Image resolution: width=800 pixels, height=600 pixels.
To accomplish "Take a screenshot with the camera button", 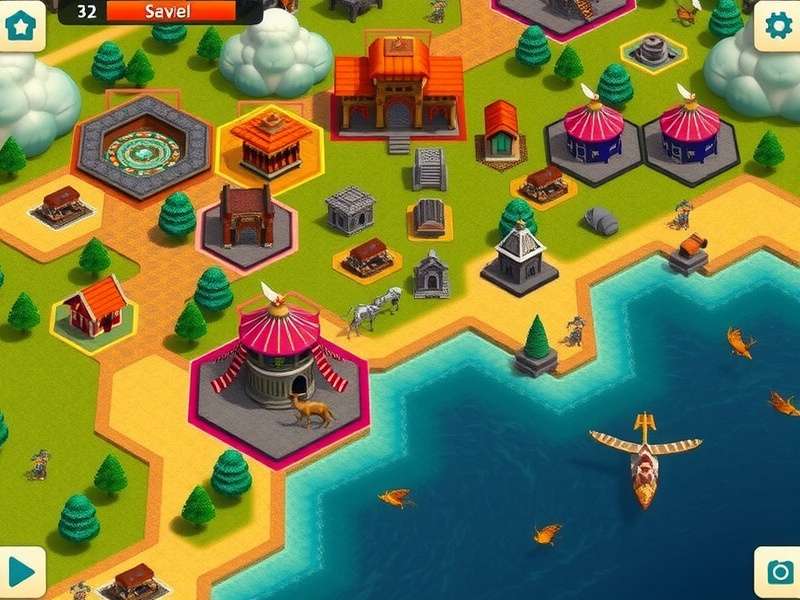I will click(x=777, y=571).
